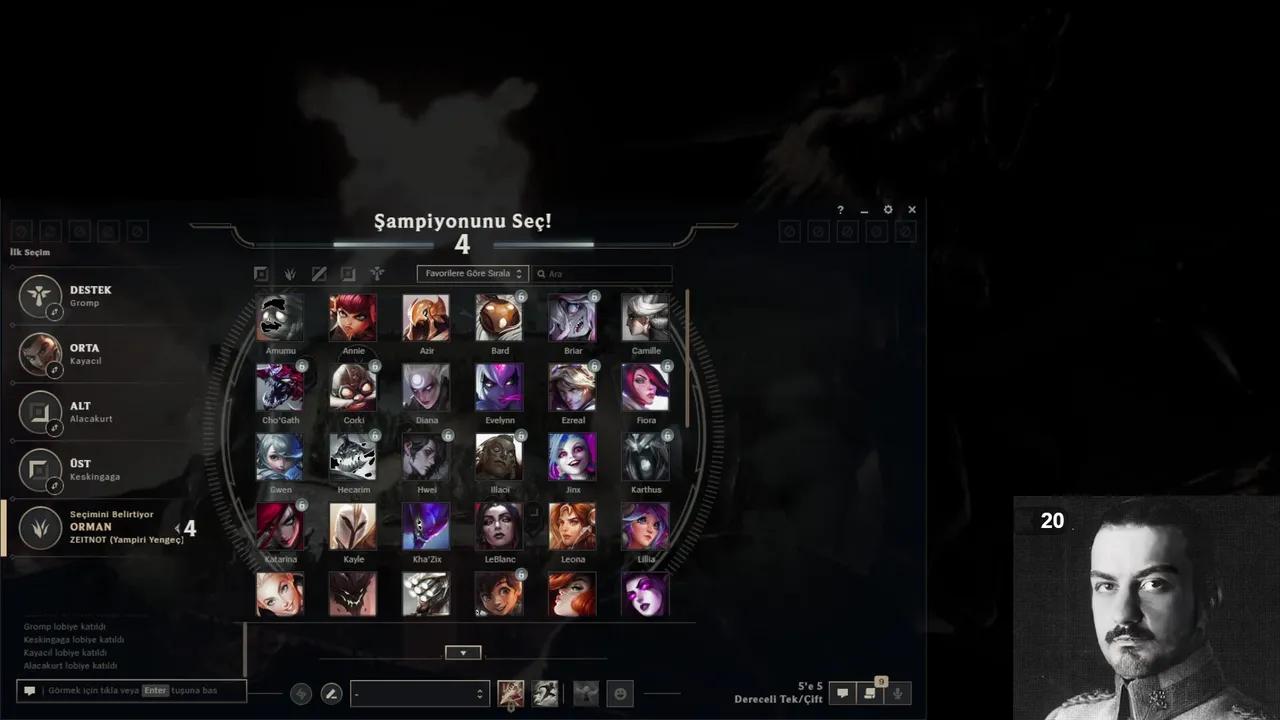Click the Ignite summoner spell icon
The width and height of the screenshot is (1280, 720).
(510, 693)
